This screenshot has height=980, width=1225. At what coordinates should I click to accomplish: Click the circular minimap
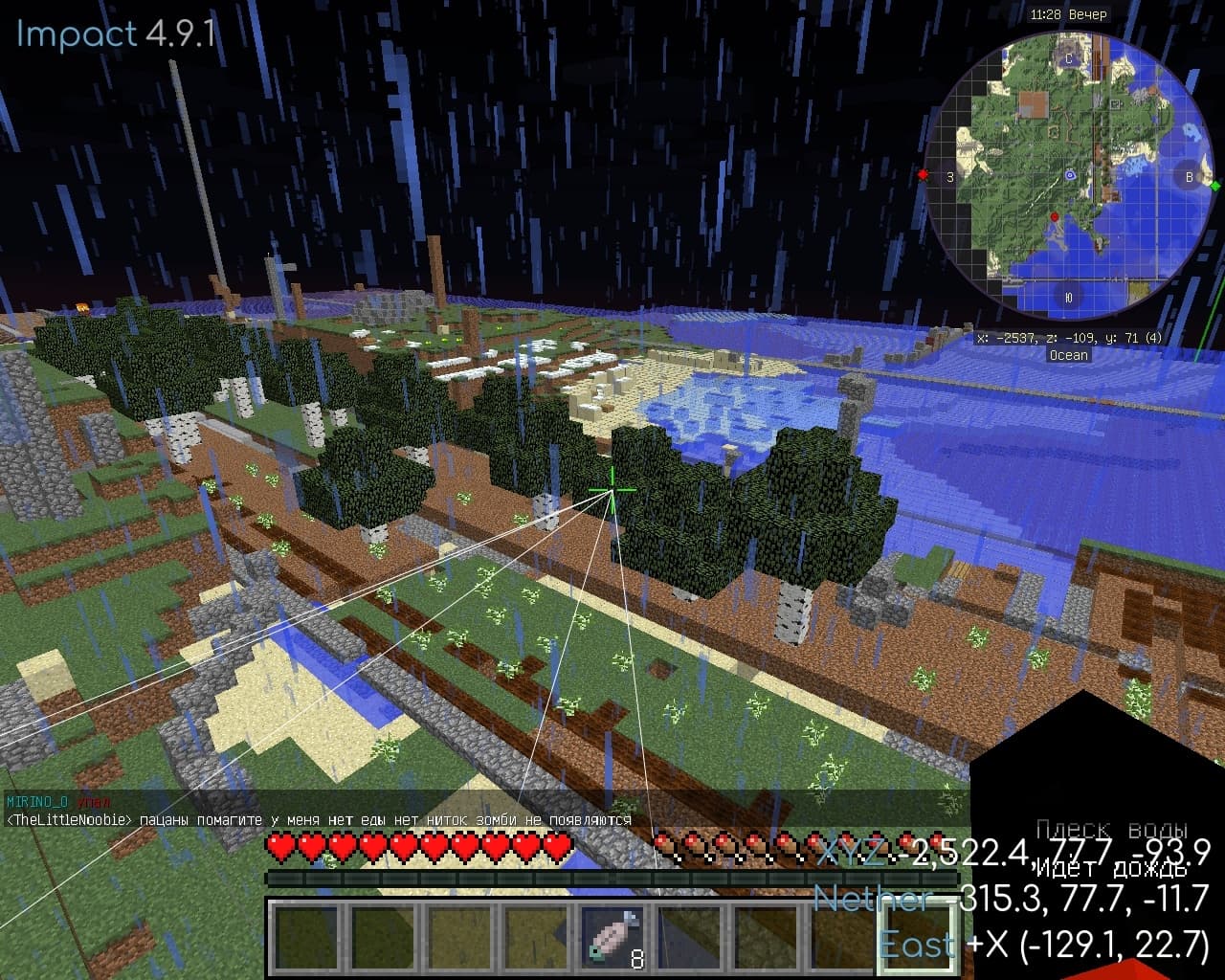pos(1069,176)
